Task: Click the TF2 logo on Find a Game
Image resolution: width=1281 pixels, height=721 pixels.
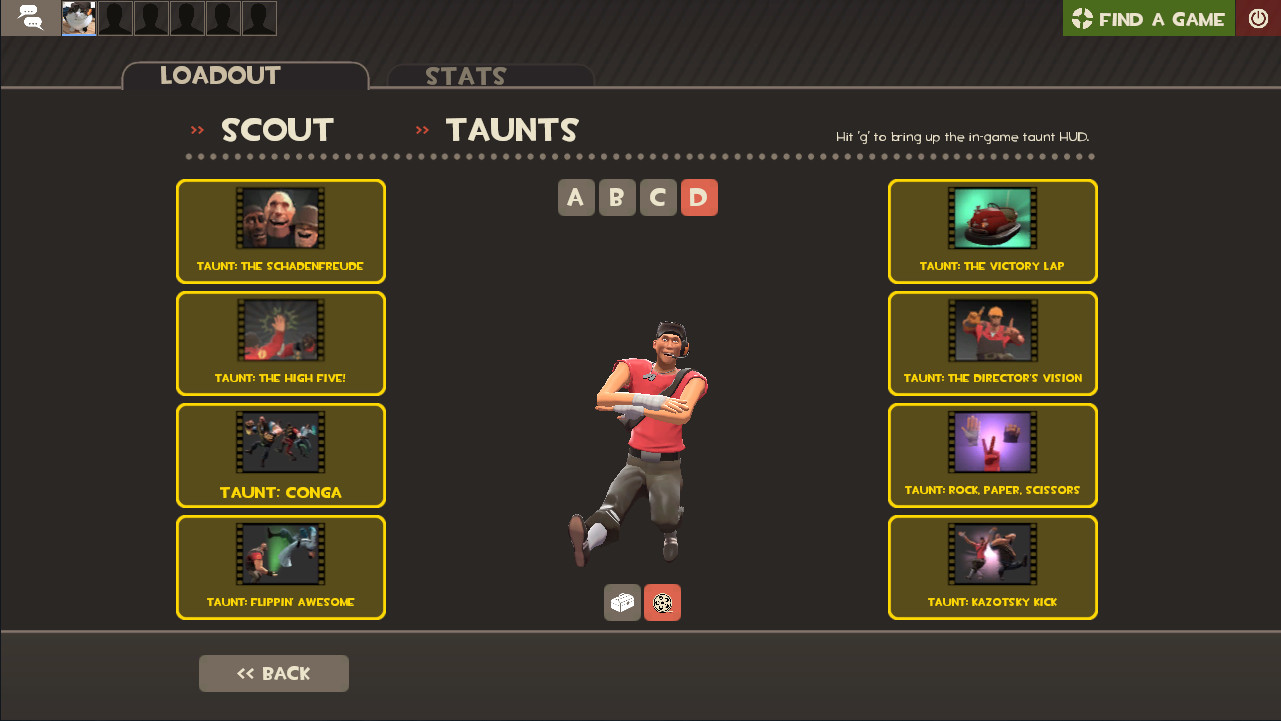Action: tap(1081, 18)
